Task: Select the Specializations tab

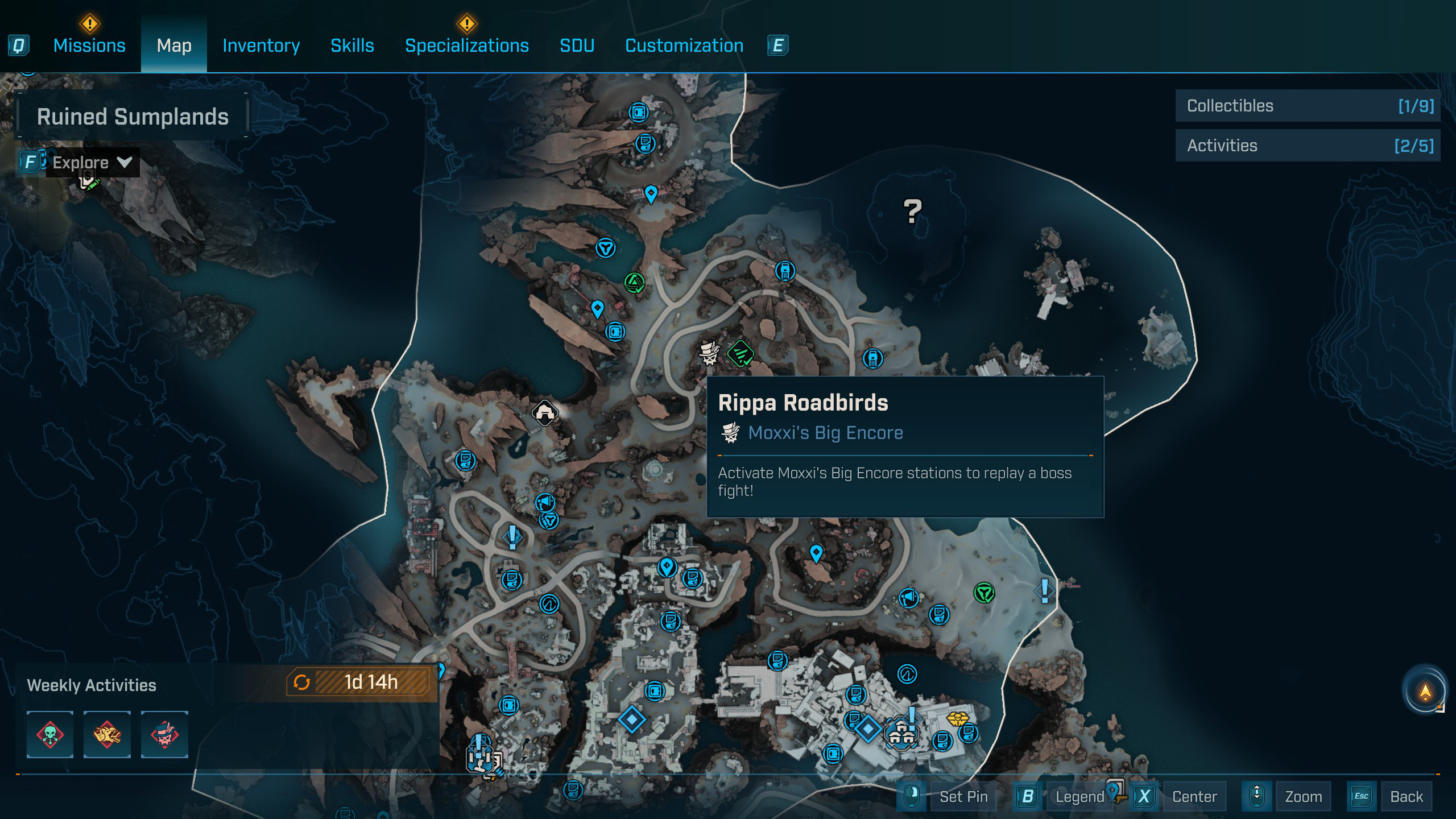Action: (x=466, y=45)
